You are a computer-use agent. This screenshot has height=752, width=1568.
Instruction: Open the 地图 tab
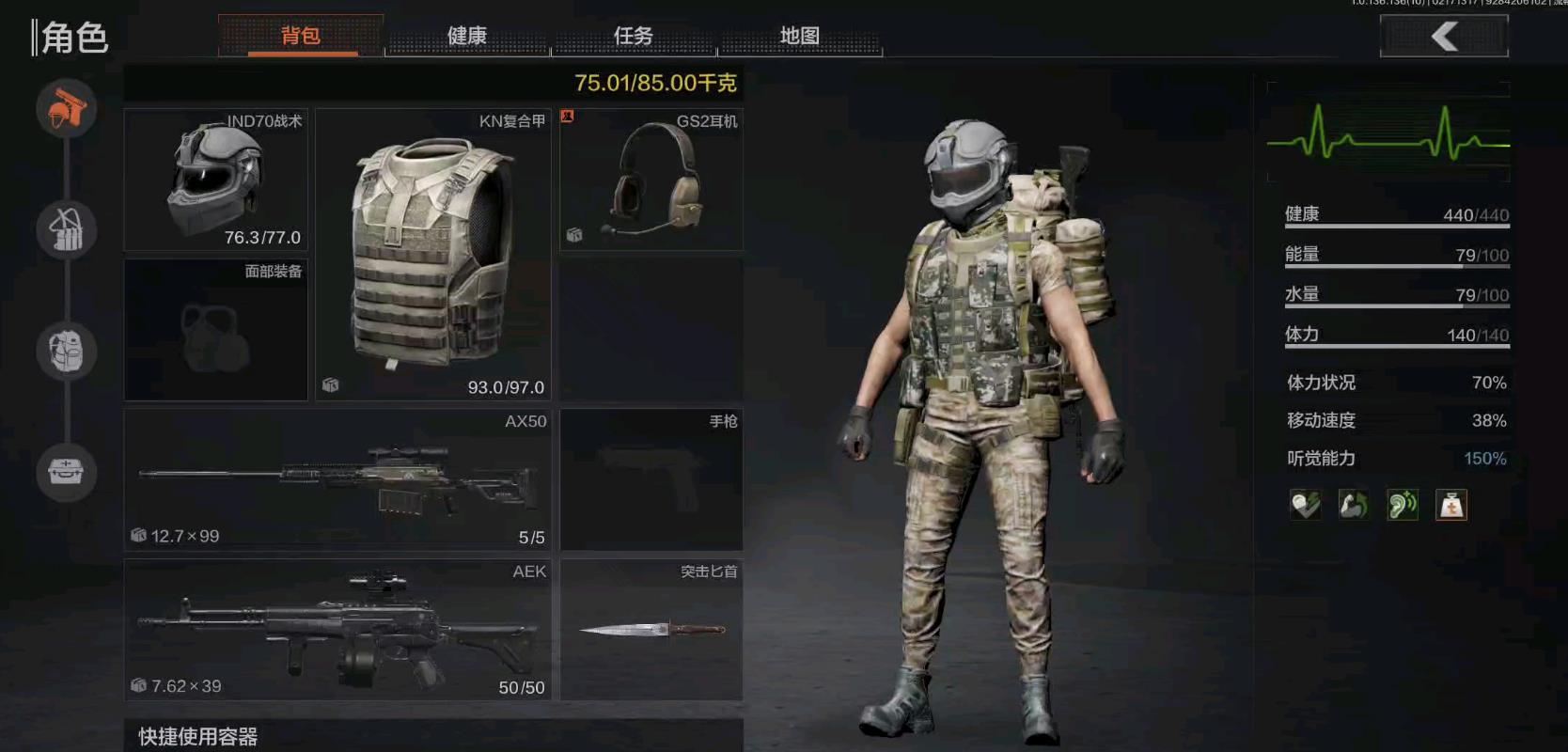pyautogui.click(x=800, y=35)
